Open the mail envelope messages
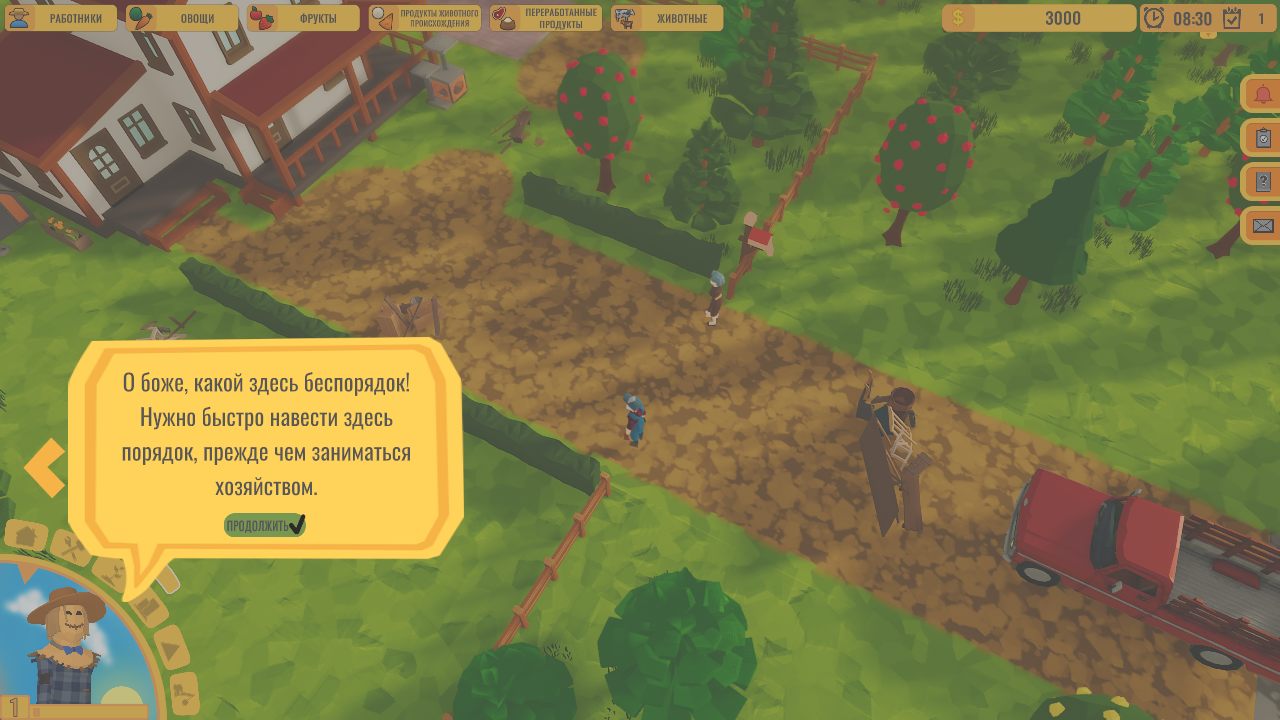The width and height of the screenshot is (1280, 720). [x=1261, y=224]
